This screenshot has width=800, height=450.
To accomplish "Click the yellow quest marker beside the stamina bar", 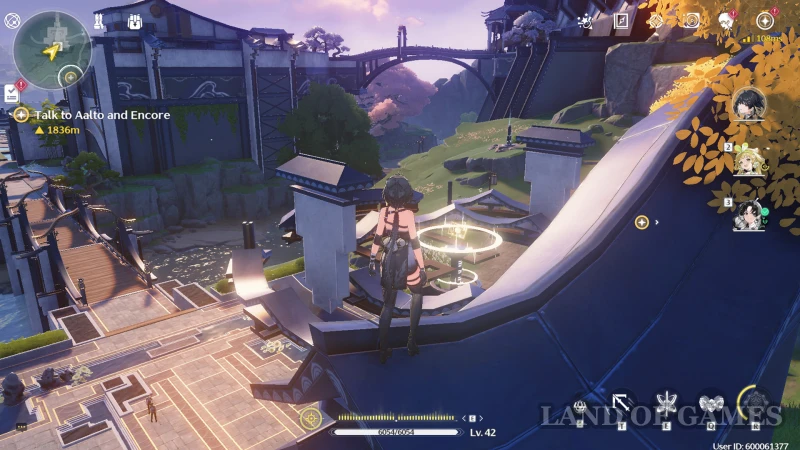I will click(x=312, y=417).
